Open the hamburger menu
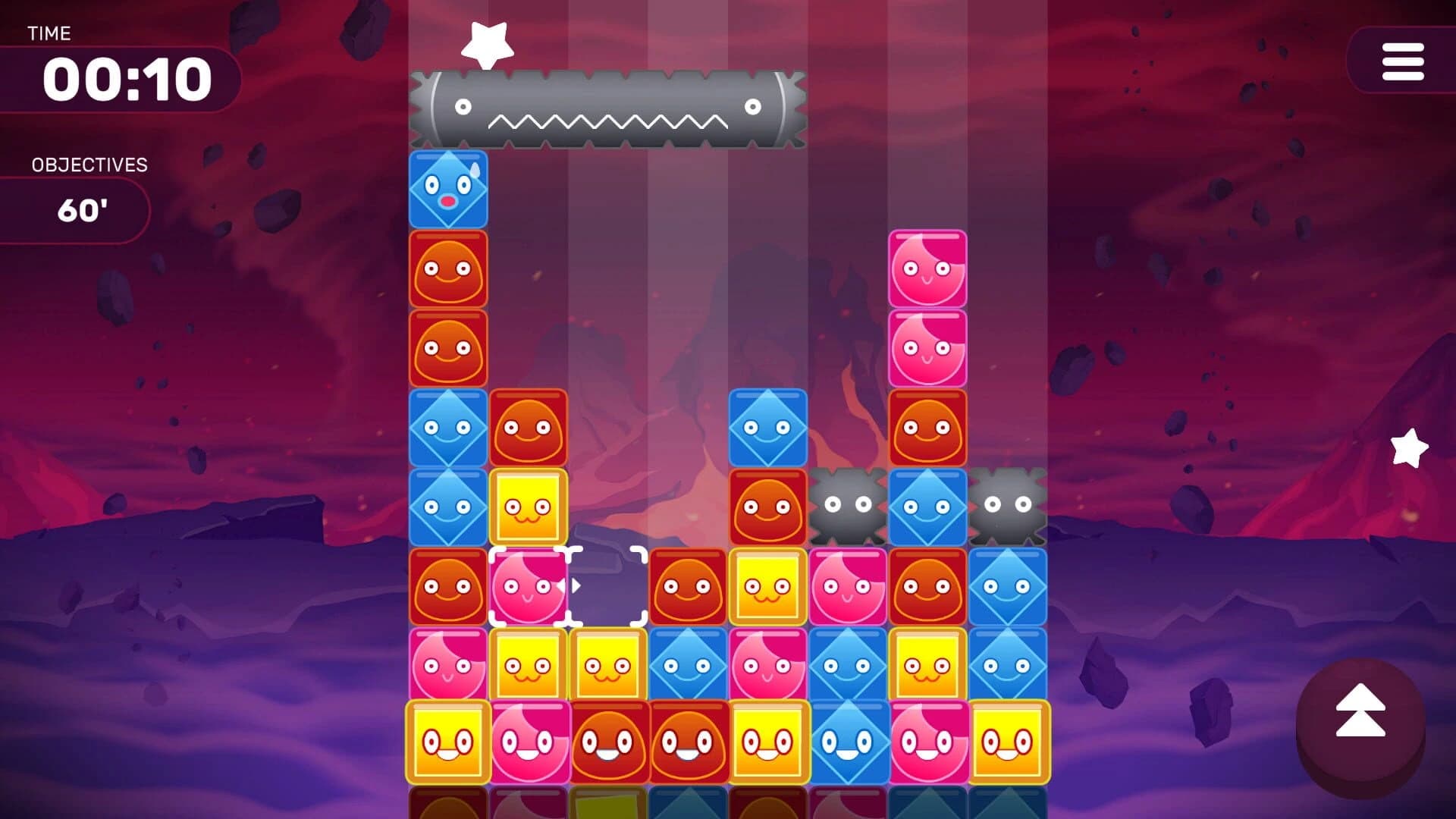The height and width of the screenshot is (819, 1456). 1401,62
